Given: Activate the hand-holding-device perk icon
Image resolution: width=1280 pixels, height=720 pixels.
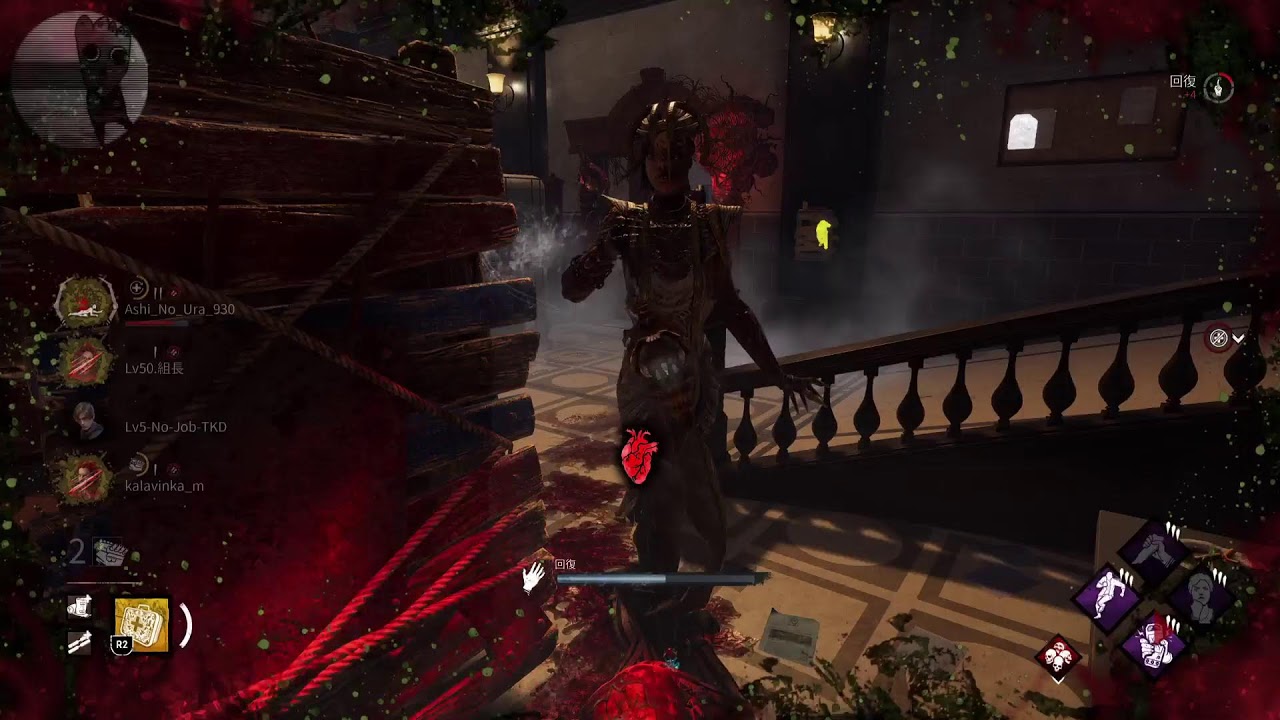Looking at the screenshot, I should pyautogui.click(x=1154, y=641).
